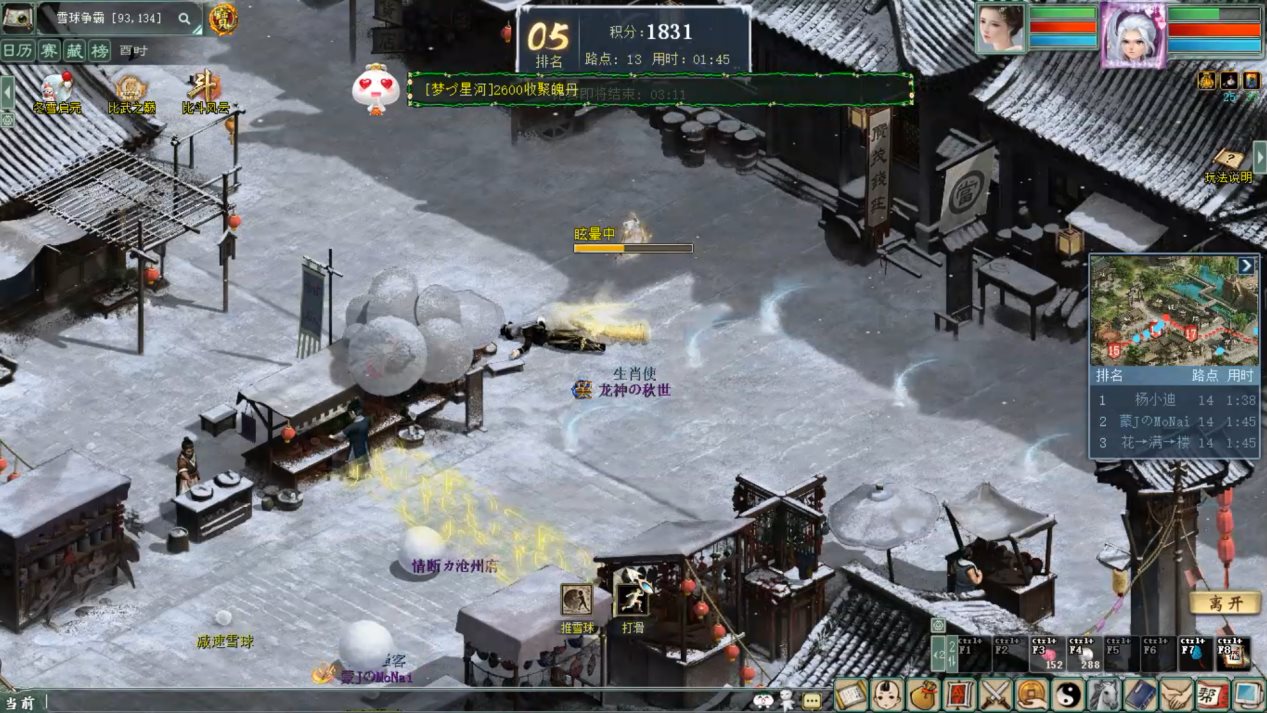Click the 离开 leave button

coord(1224,603)
